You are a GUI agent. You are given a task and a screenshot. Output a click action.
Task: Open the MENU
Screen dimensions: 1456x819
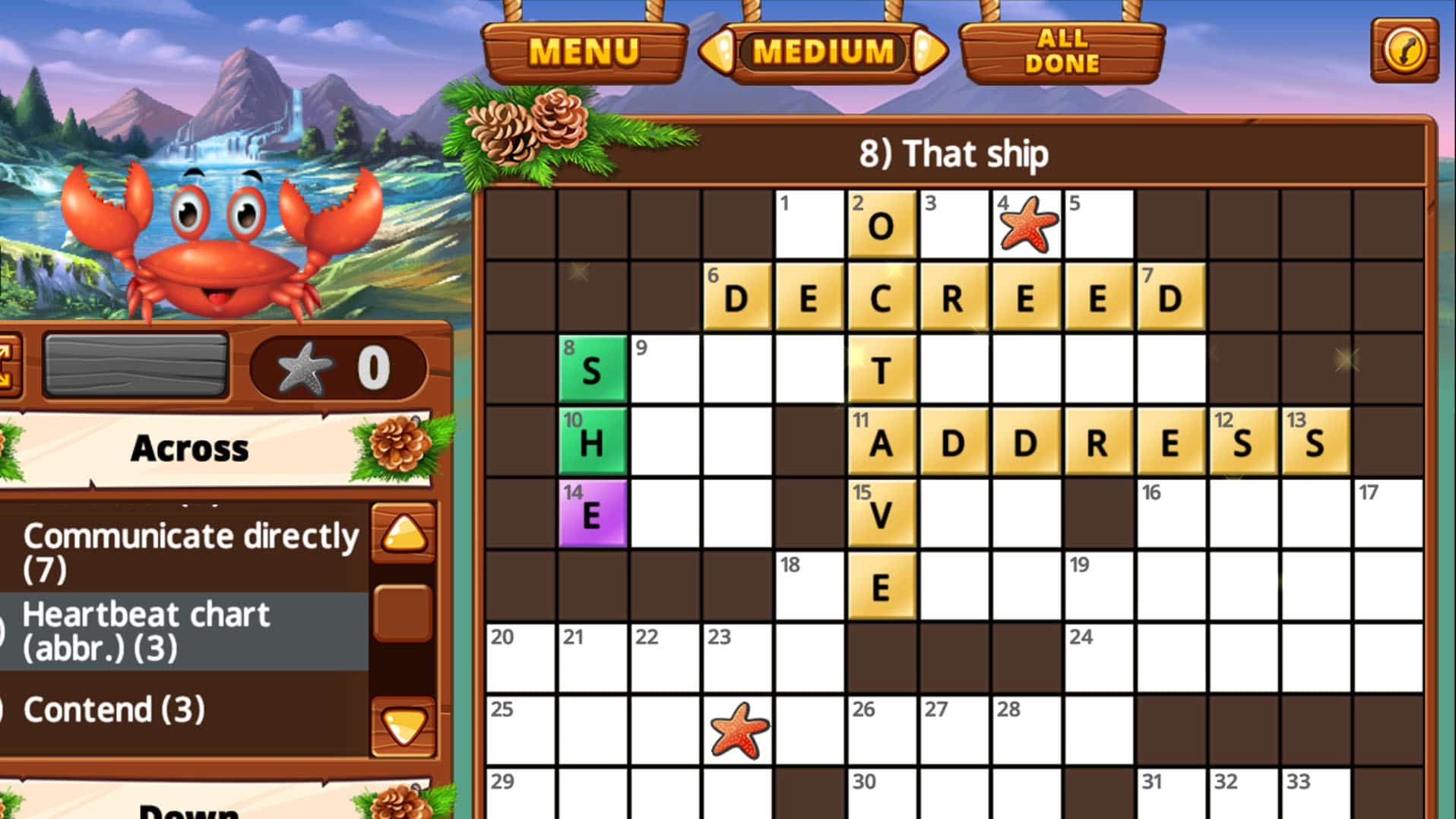coord(585,49)
